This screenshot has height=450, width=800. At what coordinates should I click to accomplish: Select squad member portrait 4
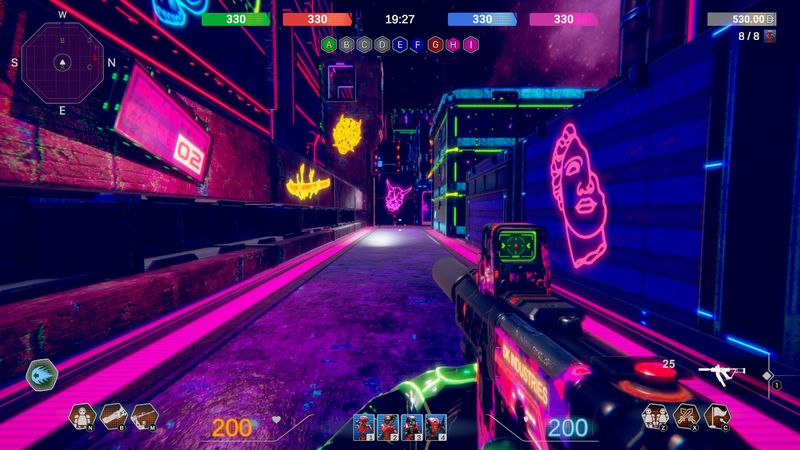click(435, 427)
